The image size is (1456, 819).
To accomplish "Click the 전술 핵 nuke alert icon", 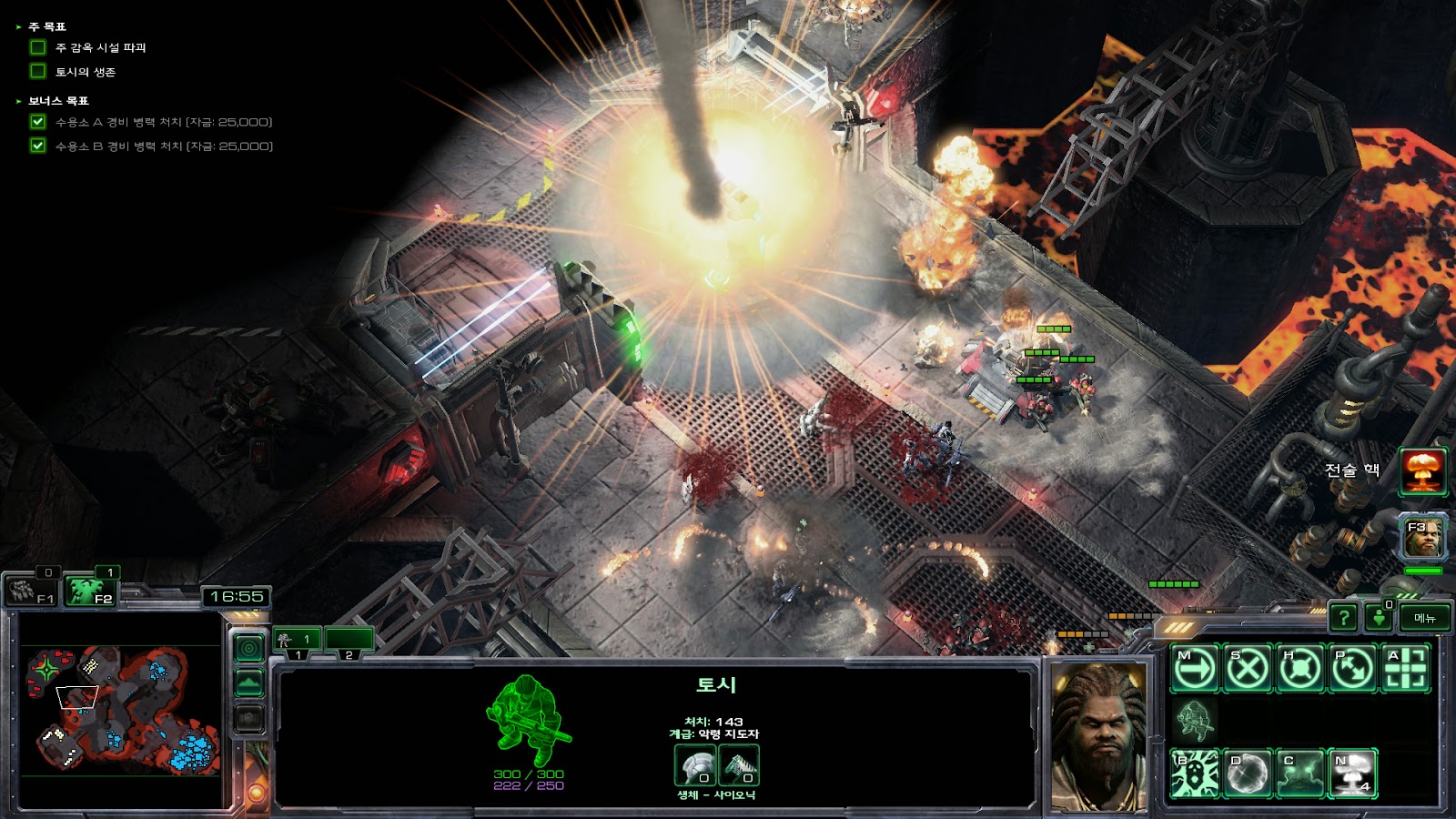I will [x=1422, y=470].
